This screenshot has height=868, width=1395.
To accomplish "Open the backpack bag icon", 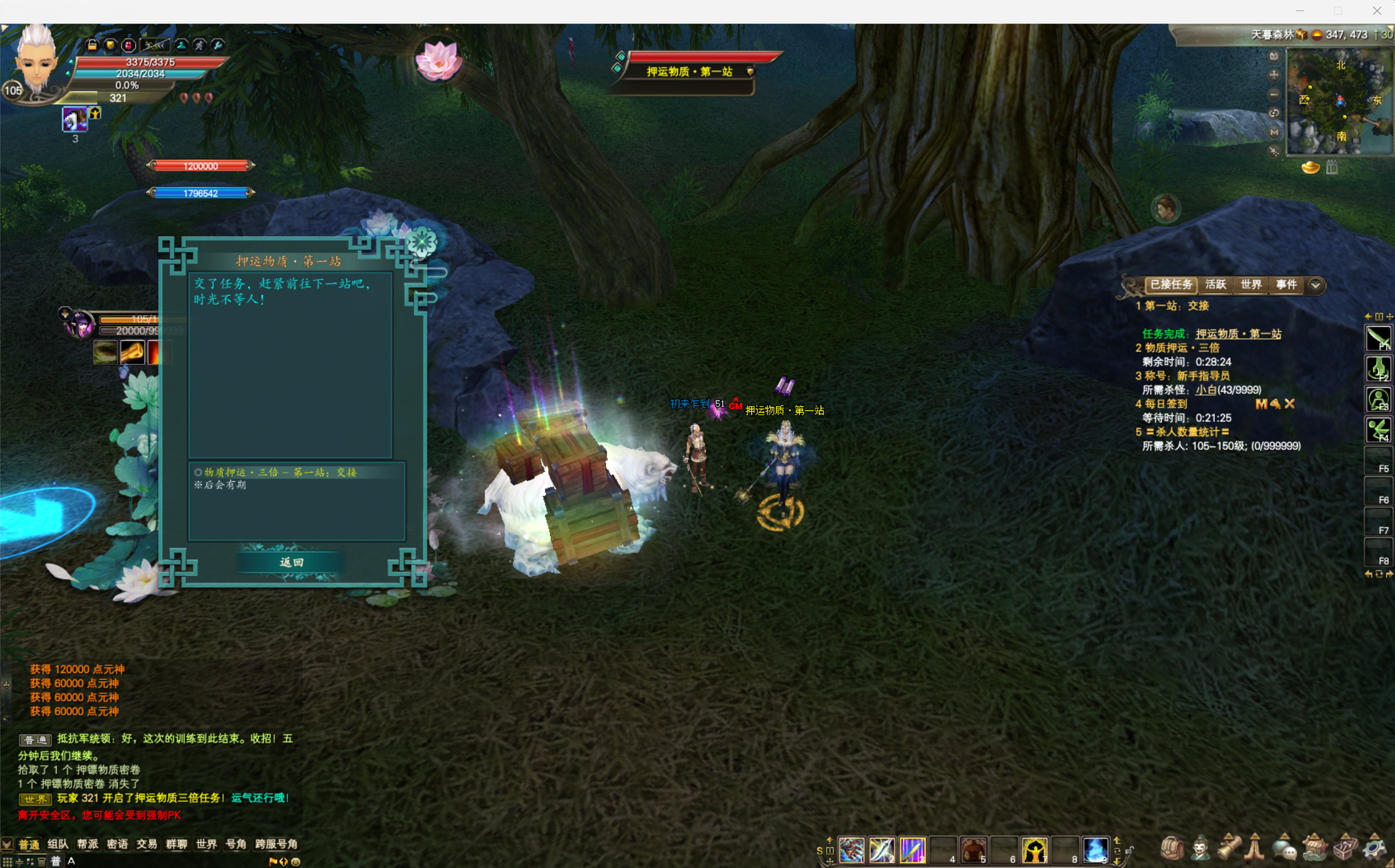I will click(x=1172, y=848).
